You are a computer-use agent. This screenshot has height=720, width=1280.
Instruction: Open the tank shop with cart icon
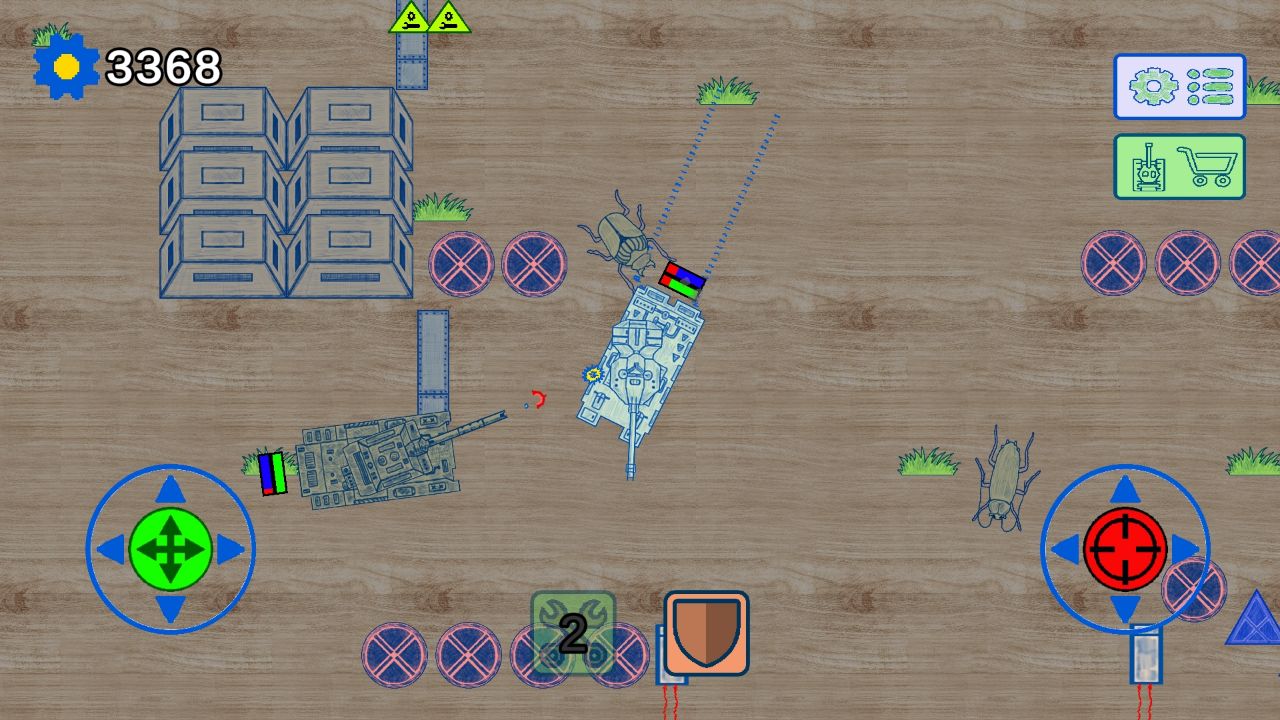coord(1179,167)
